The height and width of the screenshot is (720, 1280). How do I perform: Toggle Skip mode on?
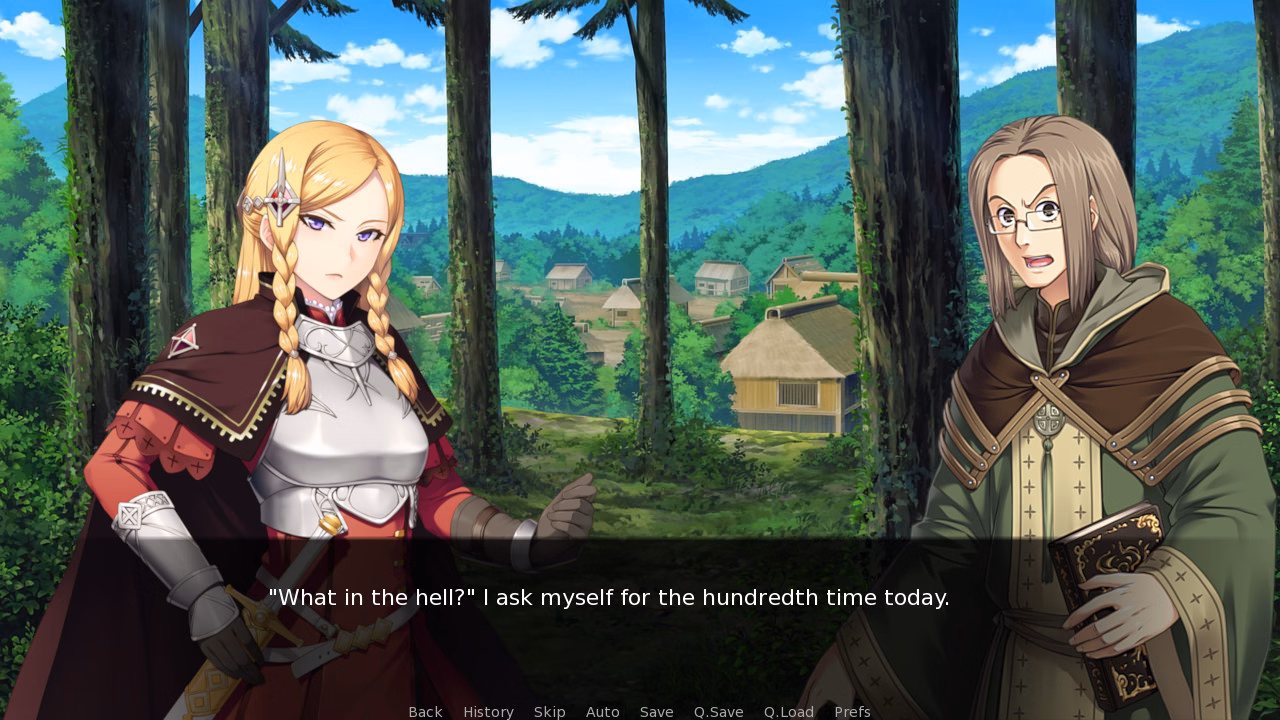tap(549, 711)
